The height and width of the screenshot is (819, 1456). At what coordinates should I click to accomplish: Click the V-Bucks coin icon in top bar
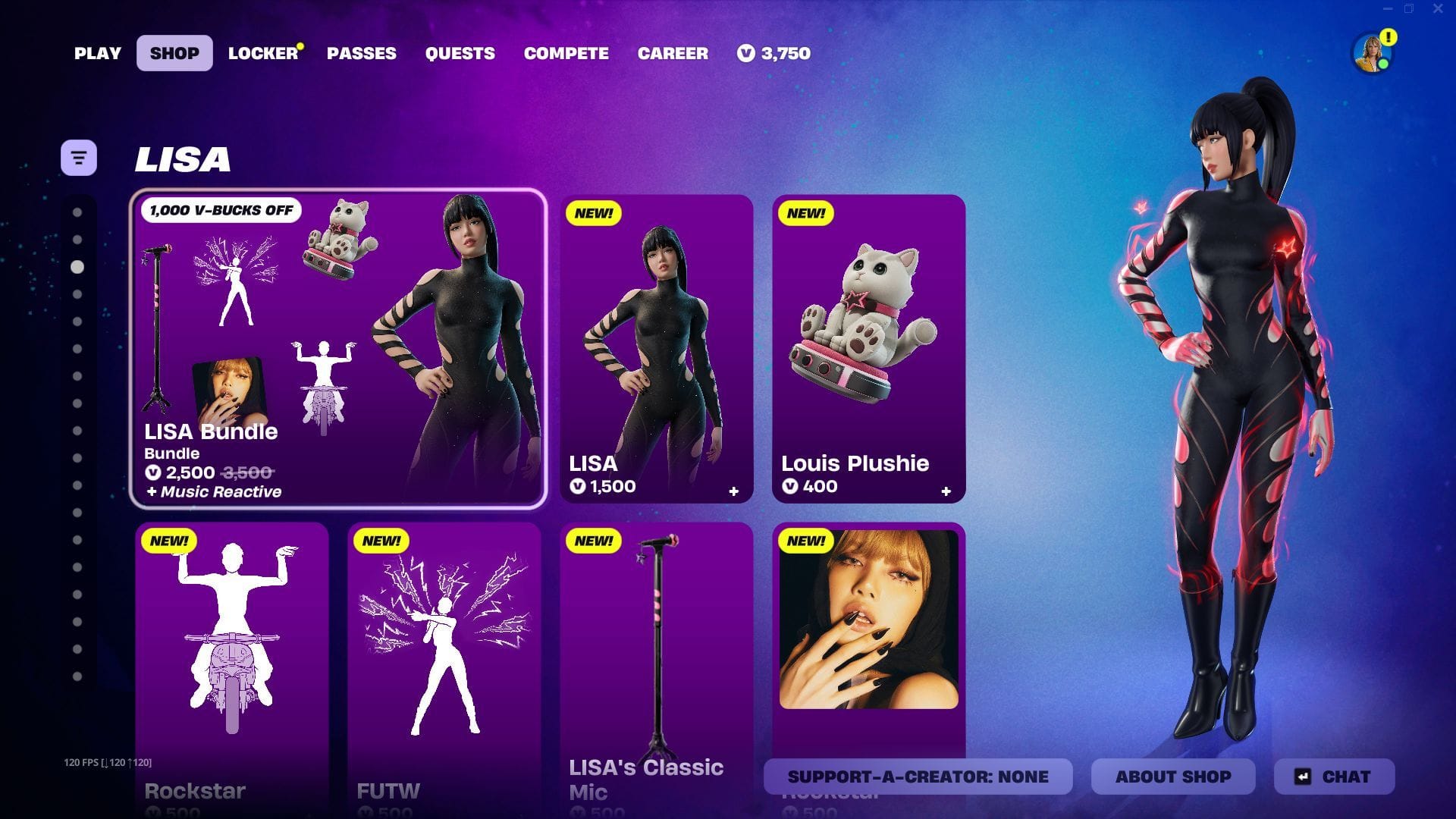click(745, 53)
